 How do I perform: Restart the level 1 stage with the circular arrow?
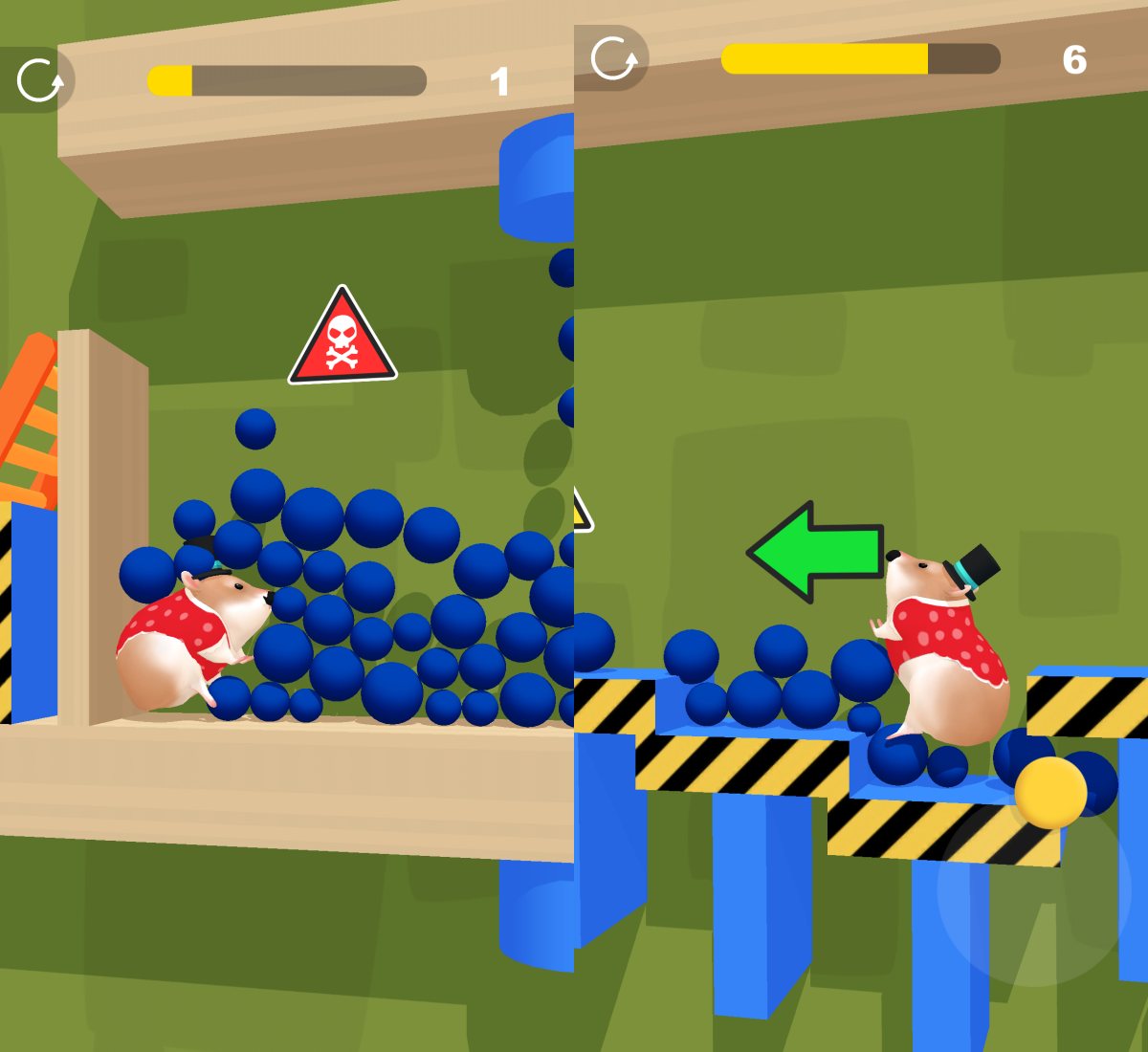click(x=40, y=80)
